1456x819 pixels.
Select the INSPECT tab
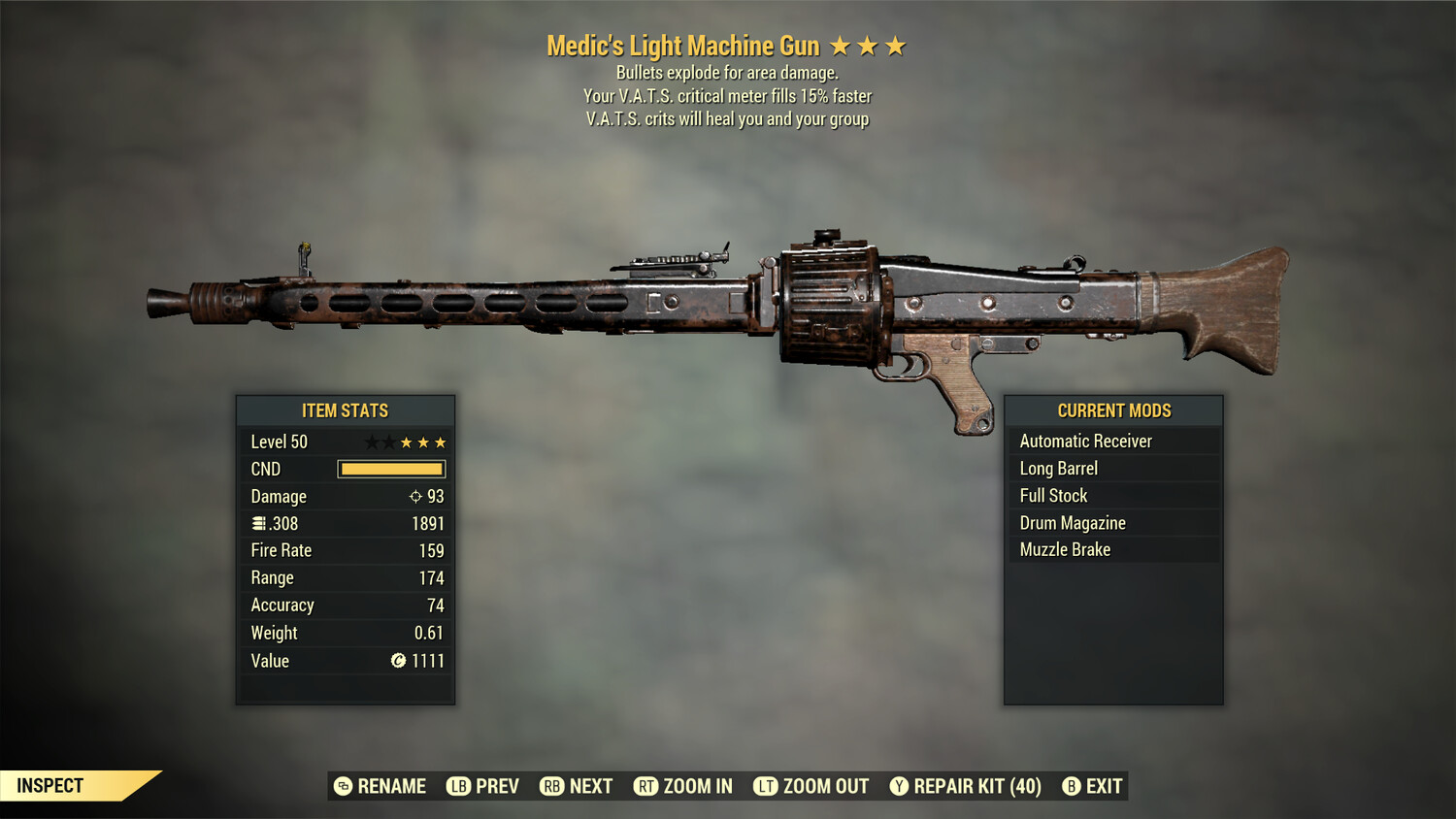(49, 786)
